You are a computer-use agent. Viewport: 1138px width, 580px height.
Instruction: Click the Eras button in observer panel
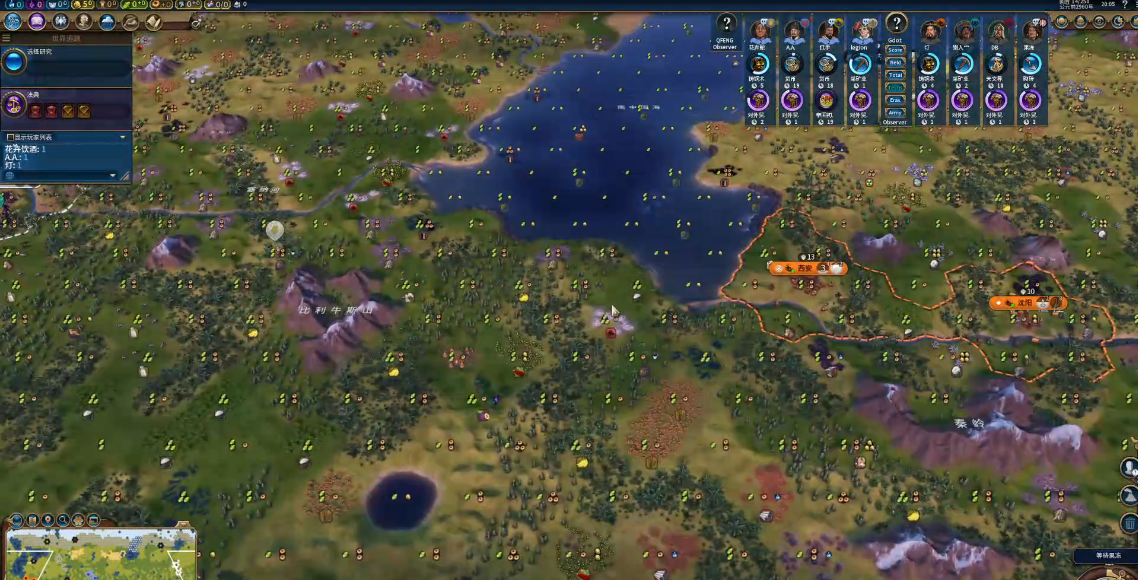(895, 100)
